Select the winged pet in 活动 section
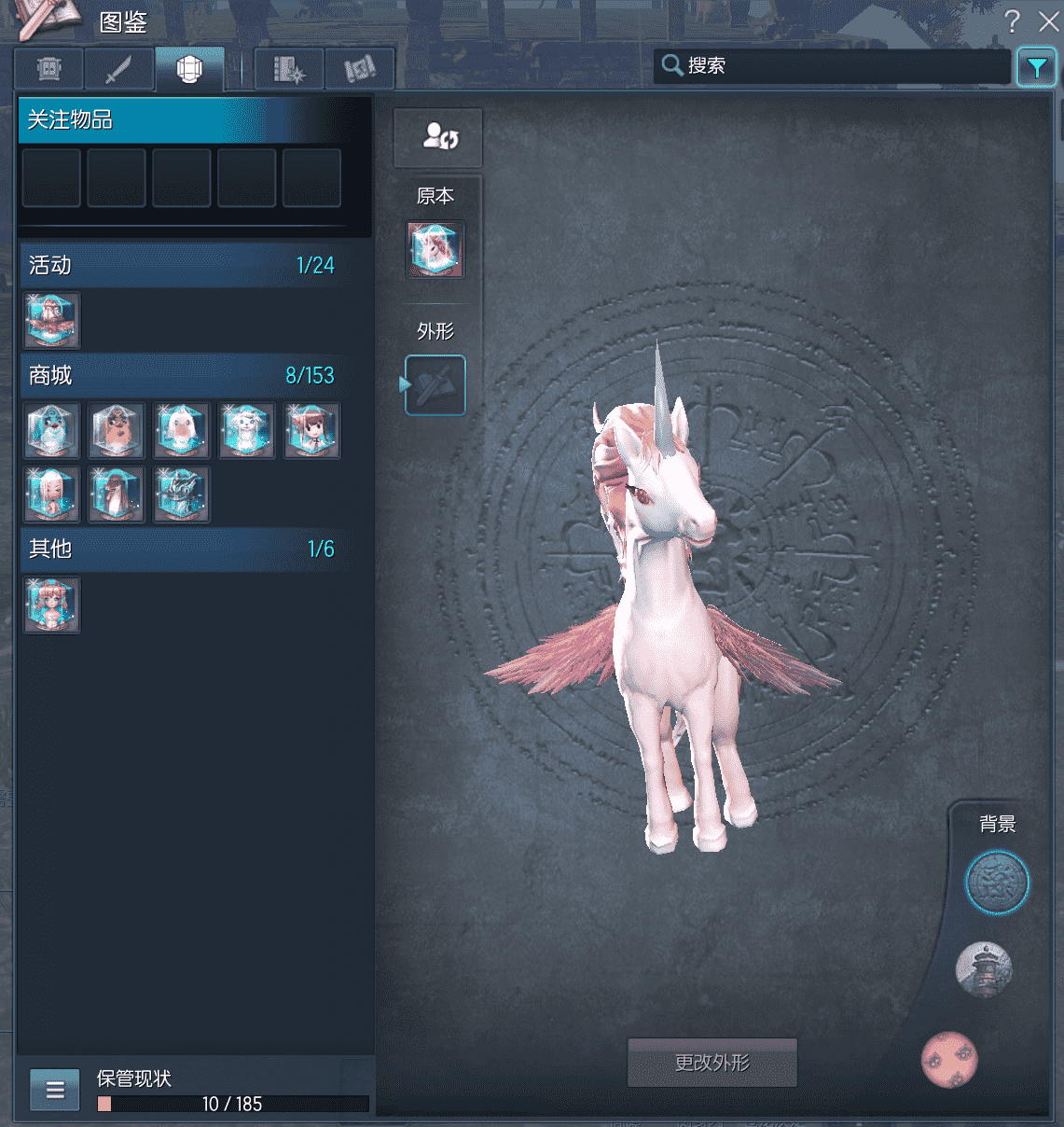The width and height of the screenshot is (1064, 1127). click(51, 320)
